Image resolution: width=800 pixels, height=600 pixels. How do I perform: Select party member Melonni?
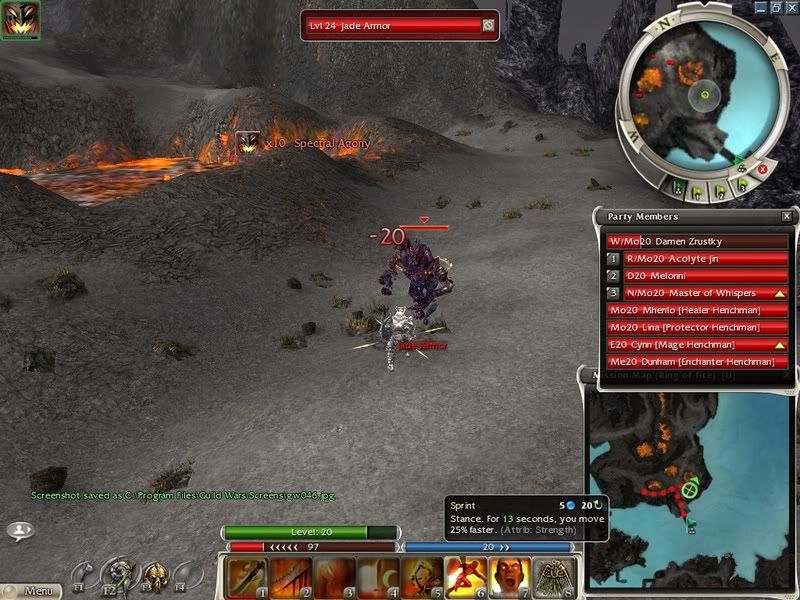coord(698,275)
